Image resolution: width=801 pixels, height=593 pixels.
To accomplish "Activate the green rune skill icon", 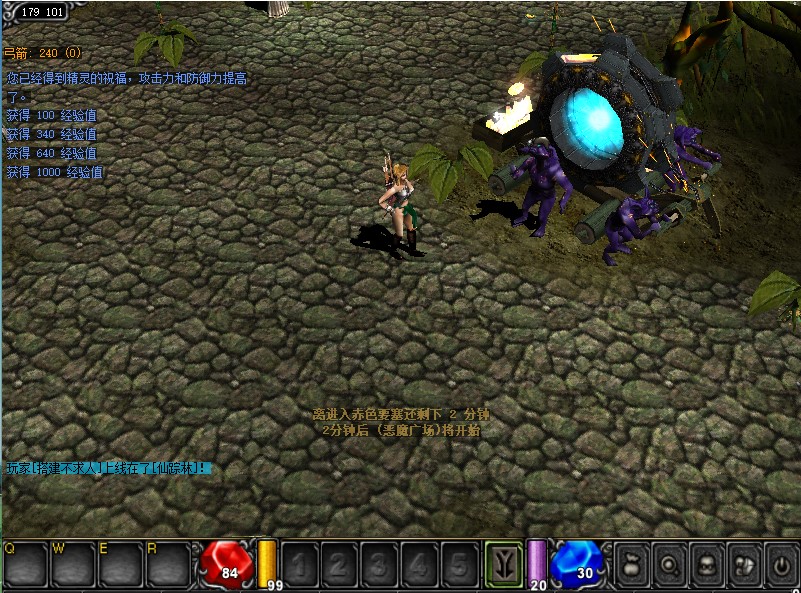I will 503,565.
